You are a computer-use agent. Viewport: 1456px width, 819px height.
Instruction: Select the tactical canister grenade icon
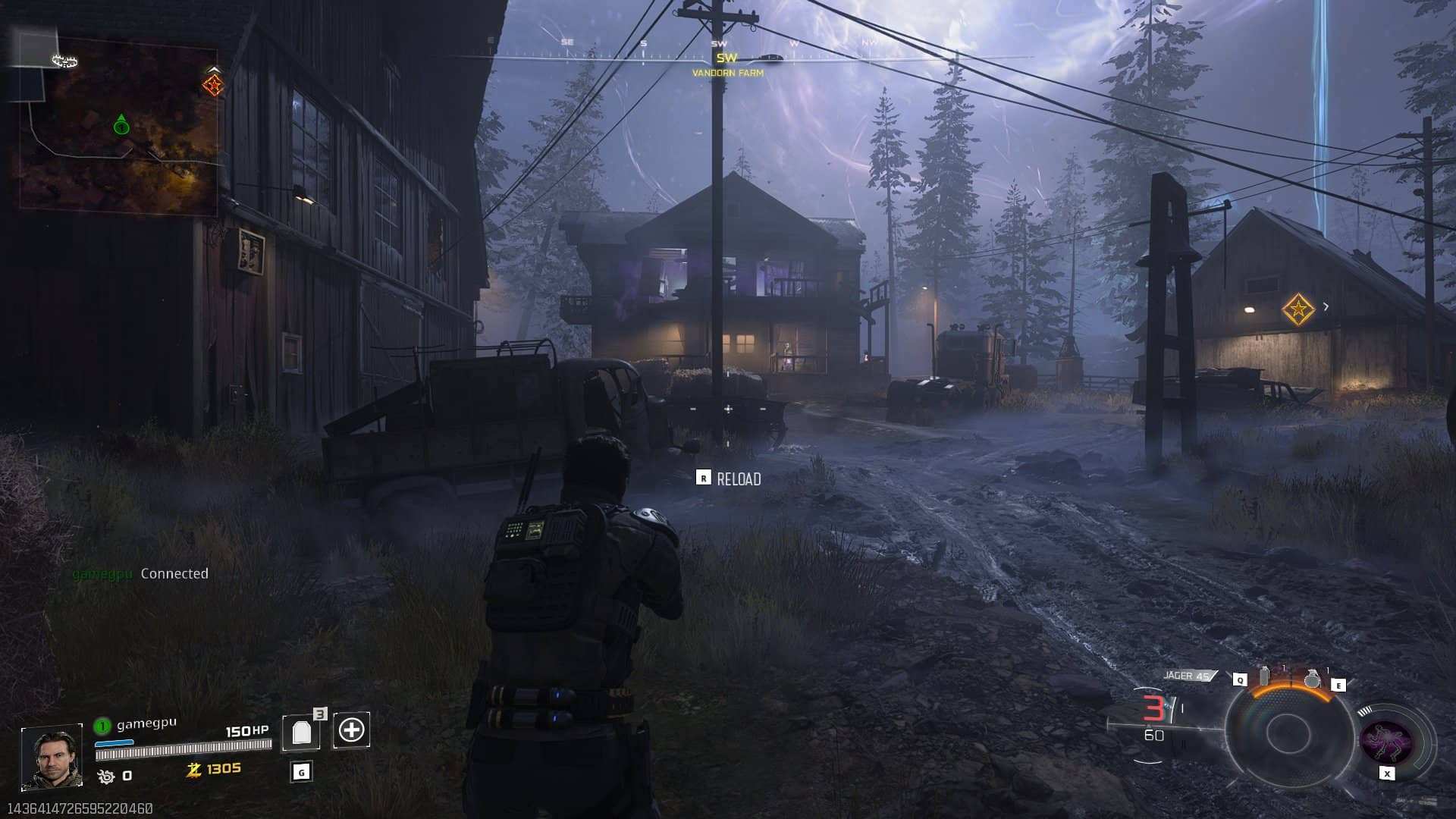point(1263,676)
